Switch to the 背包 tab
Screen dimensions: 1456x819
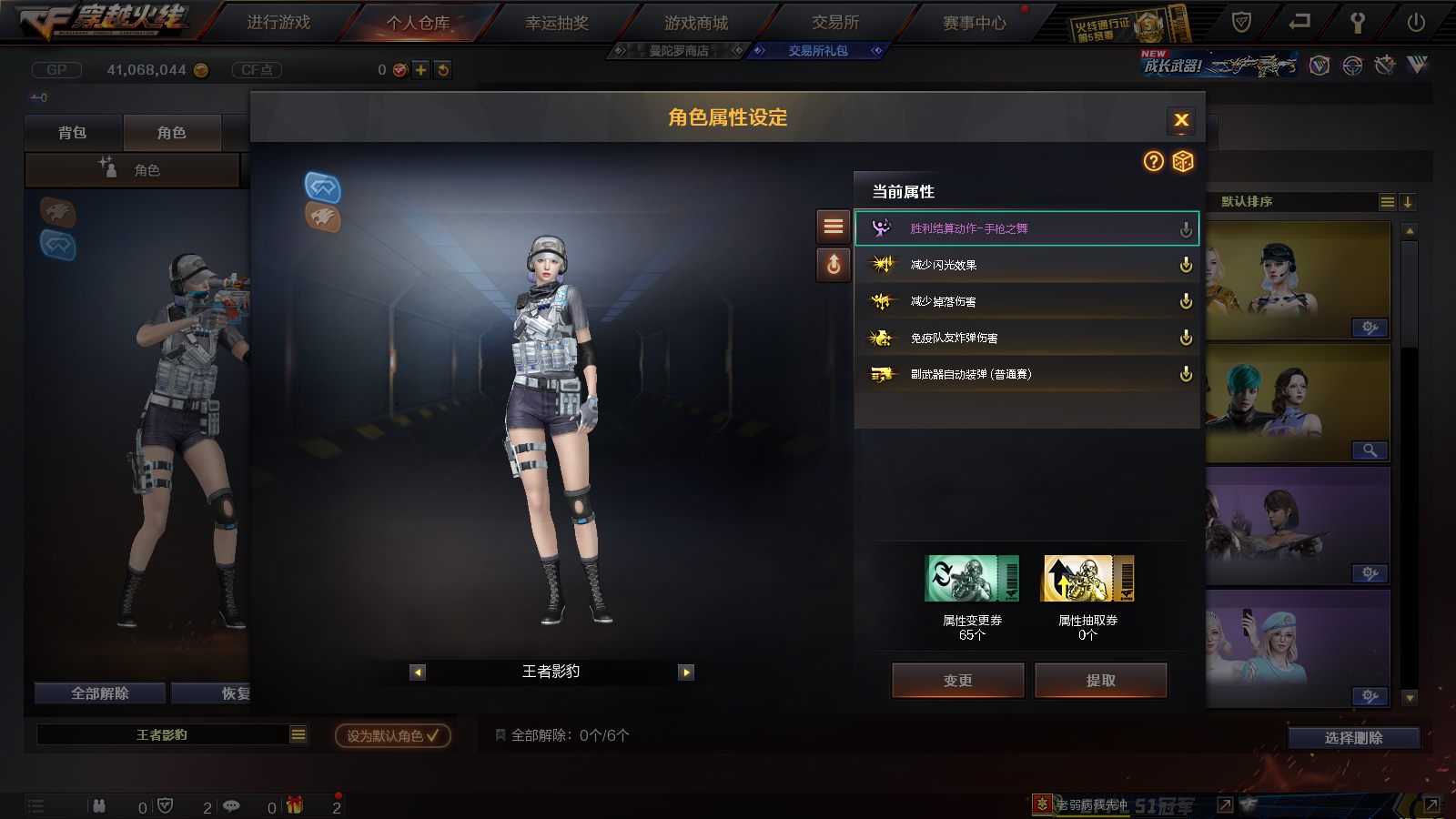click(x=73, y=133)
